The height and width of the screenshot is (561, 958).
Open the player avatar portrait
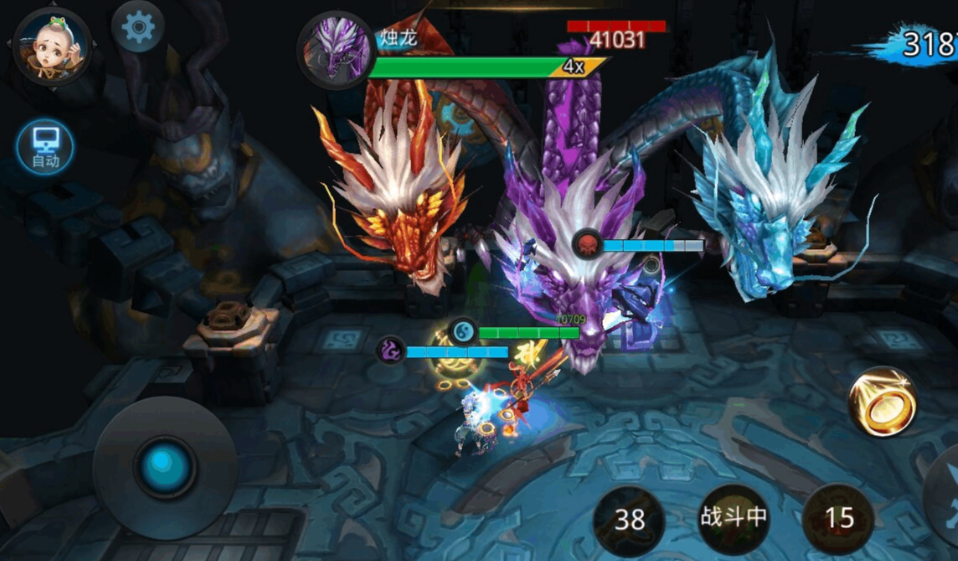tap(51, 46)
